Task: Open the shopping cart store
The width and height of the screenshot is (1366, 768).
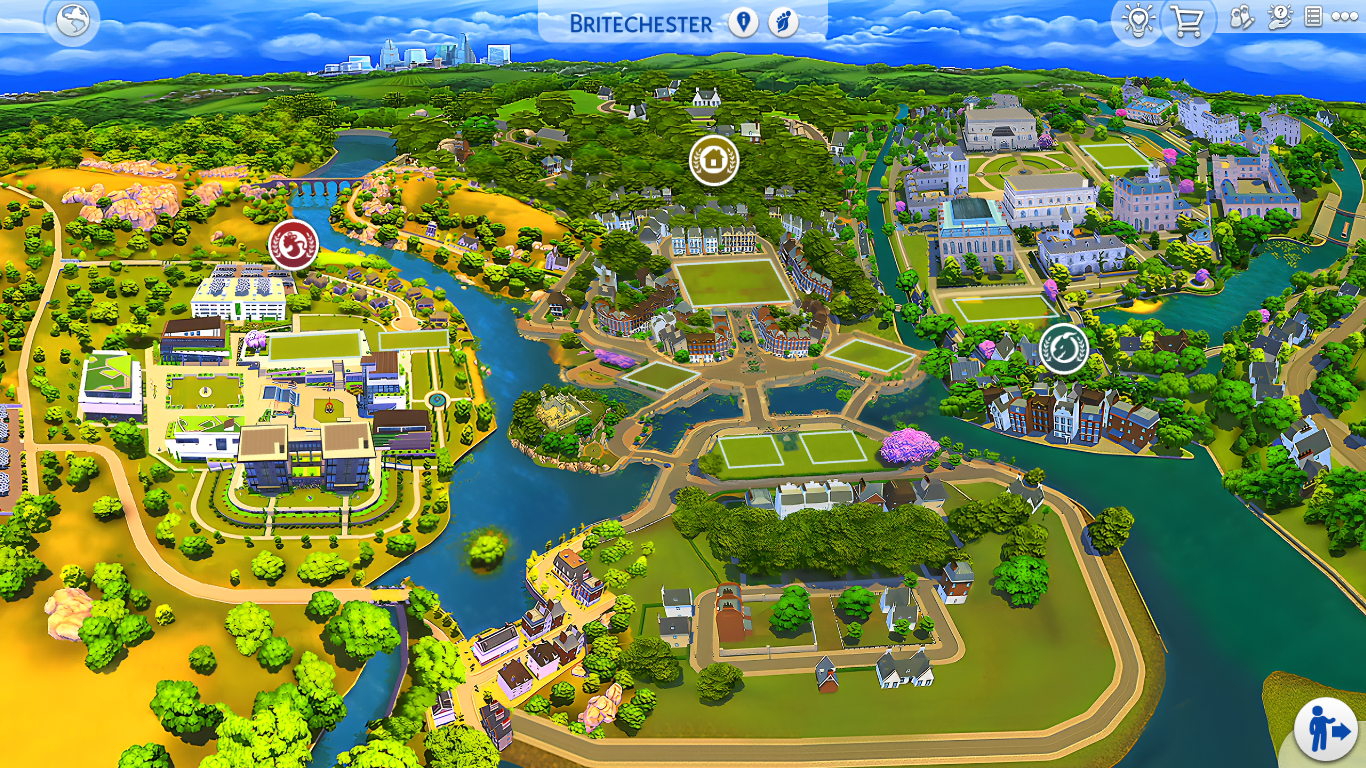Action: point(1188,21)
